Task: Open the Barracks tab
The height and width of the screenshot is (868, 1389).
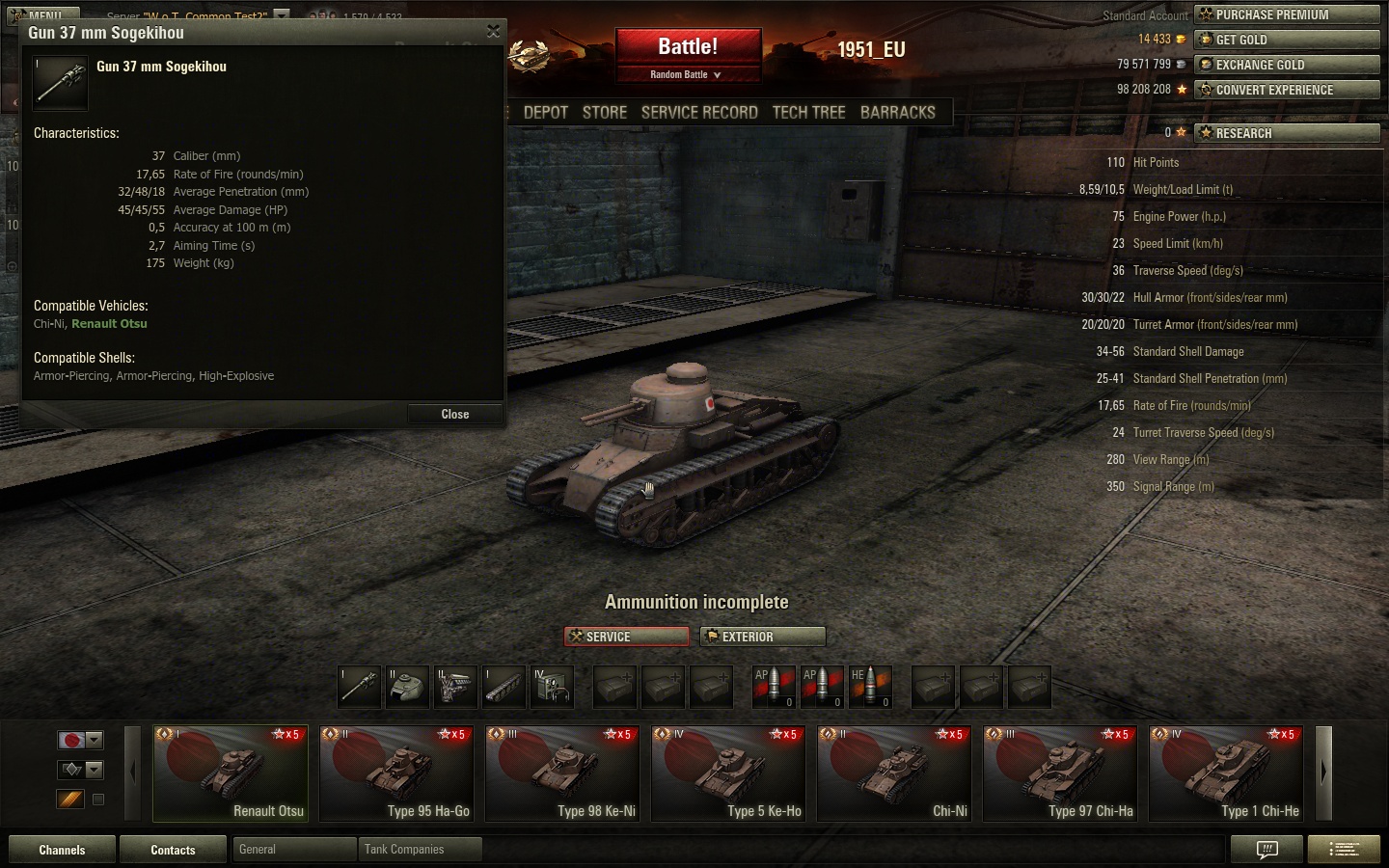Action: (x=897, y=113)
